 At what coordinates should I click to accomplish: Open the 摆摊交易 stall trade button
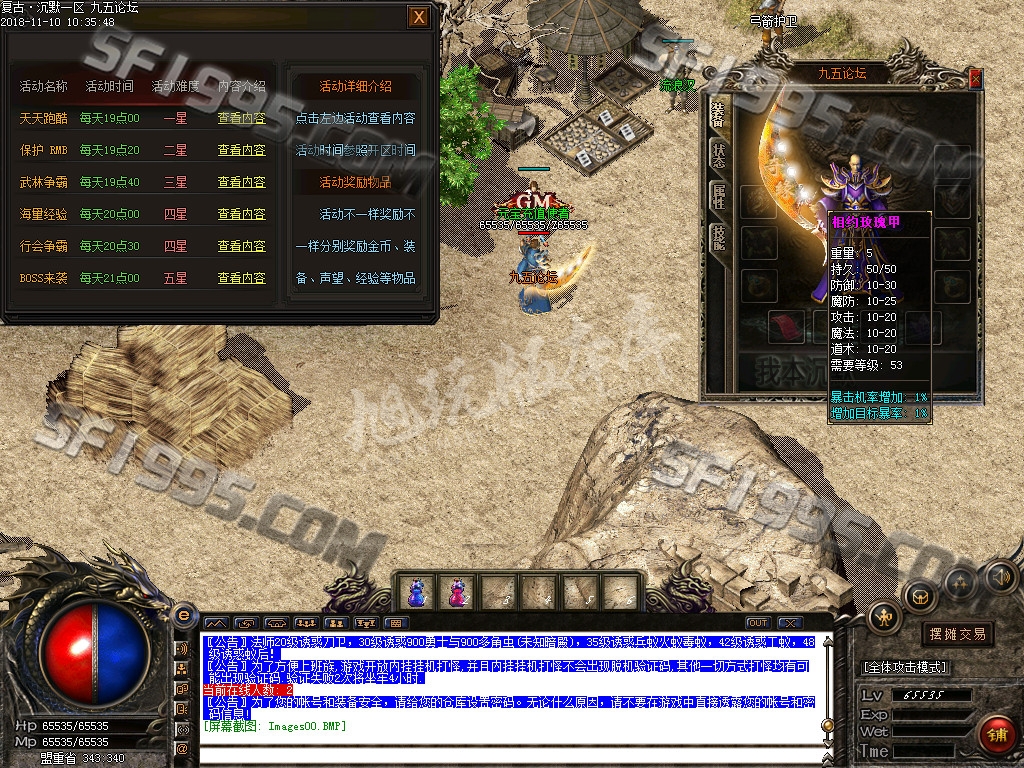pyautogui.click(x=957, y=634)
